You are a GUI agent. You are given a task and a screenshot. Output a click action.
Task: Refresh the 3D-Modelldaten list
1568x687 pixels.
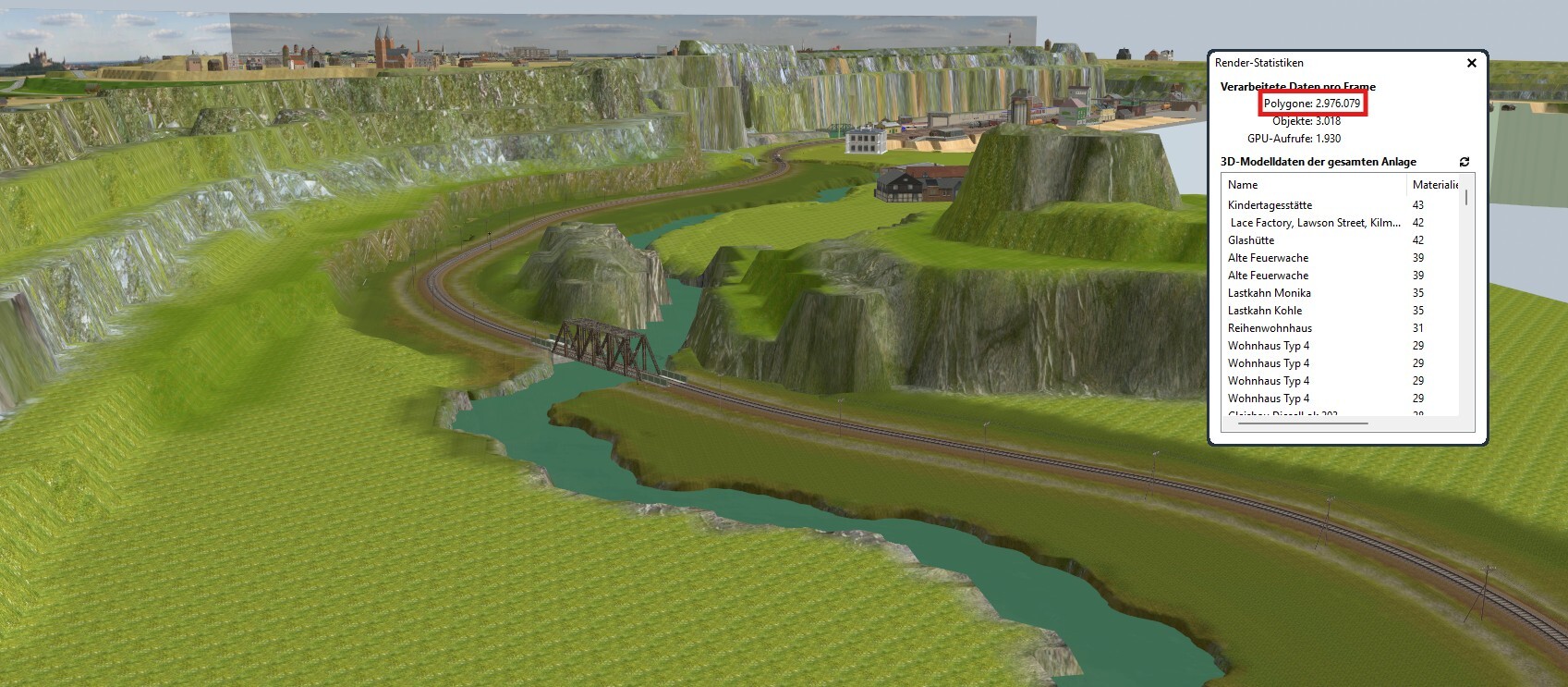pyautogui.click(x=1465, y=162)
